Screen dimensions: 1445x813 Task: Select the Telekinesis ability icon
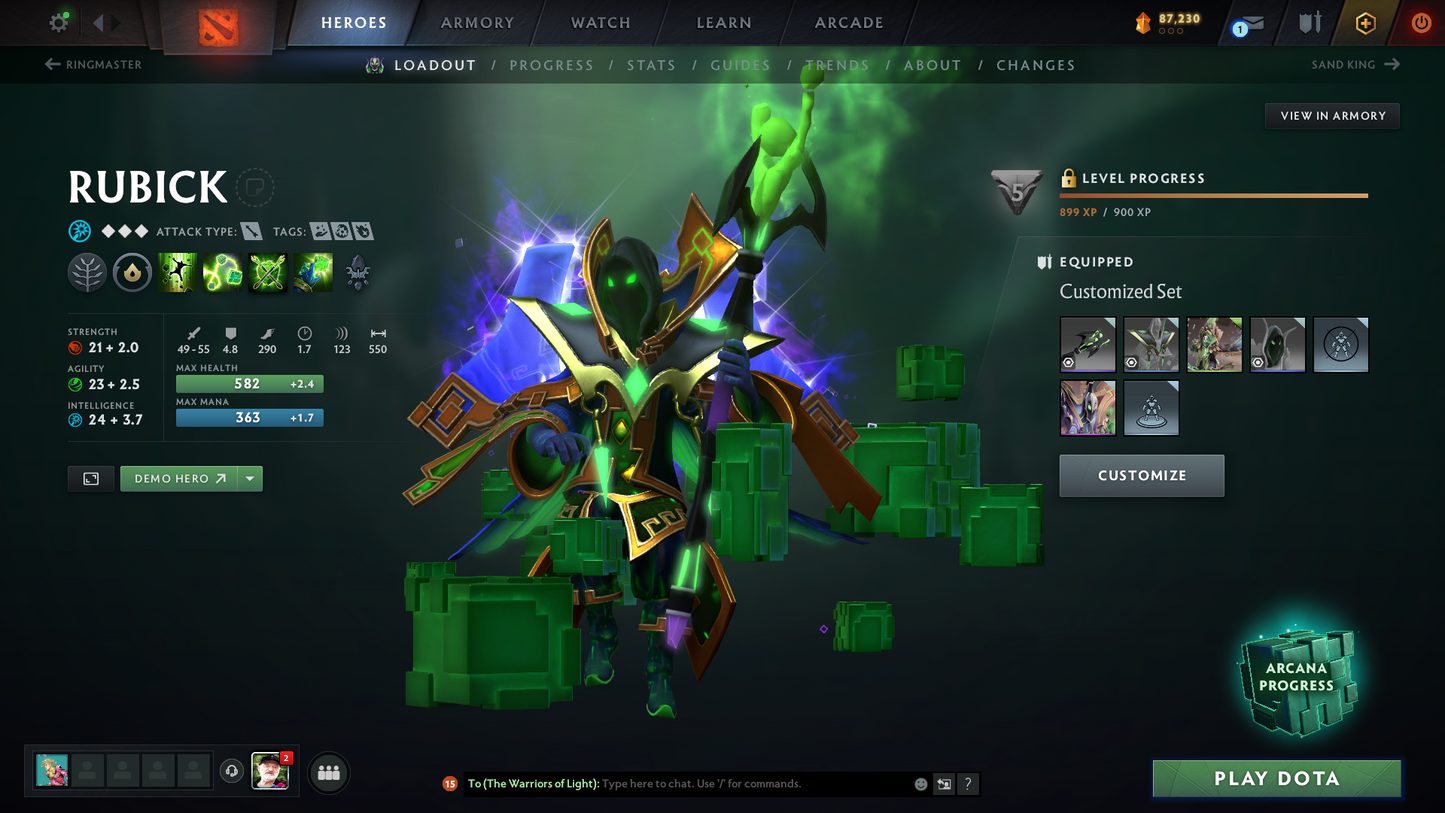[177, 271]
